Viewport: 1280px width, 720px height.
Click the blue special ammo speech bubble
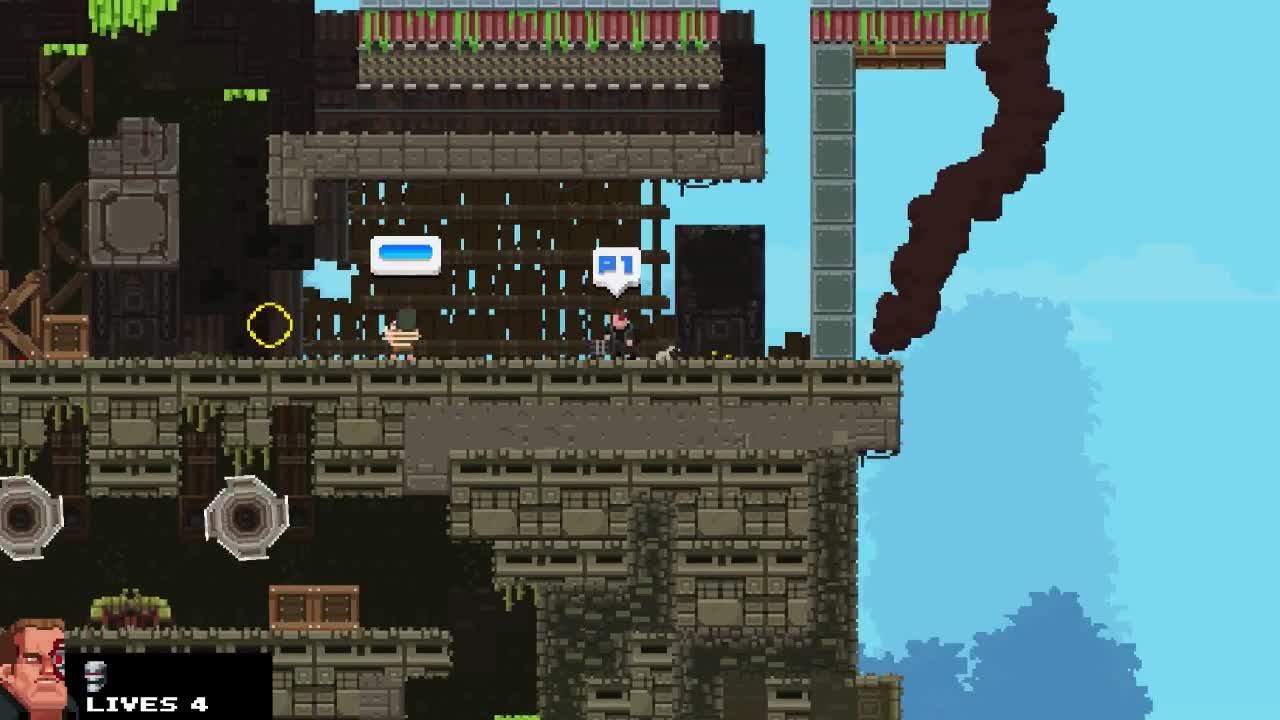405,254
